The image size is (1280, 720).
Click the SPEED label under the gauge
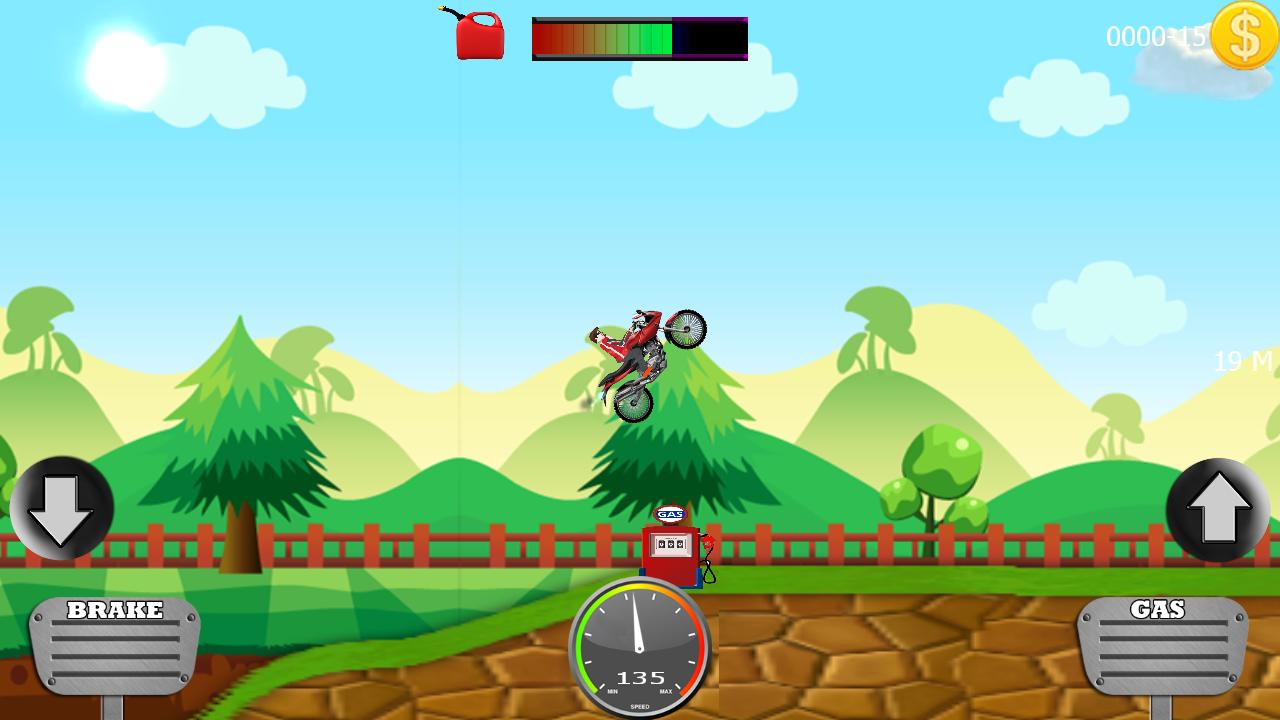pos(638,705)
